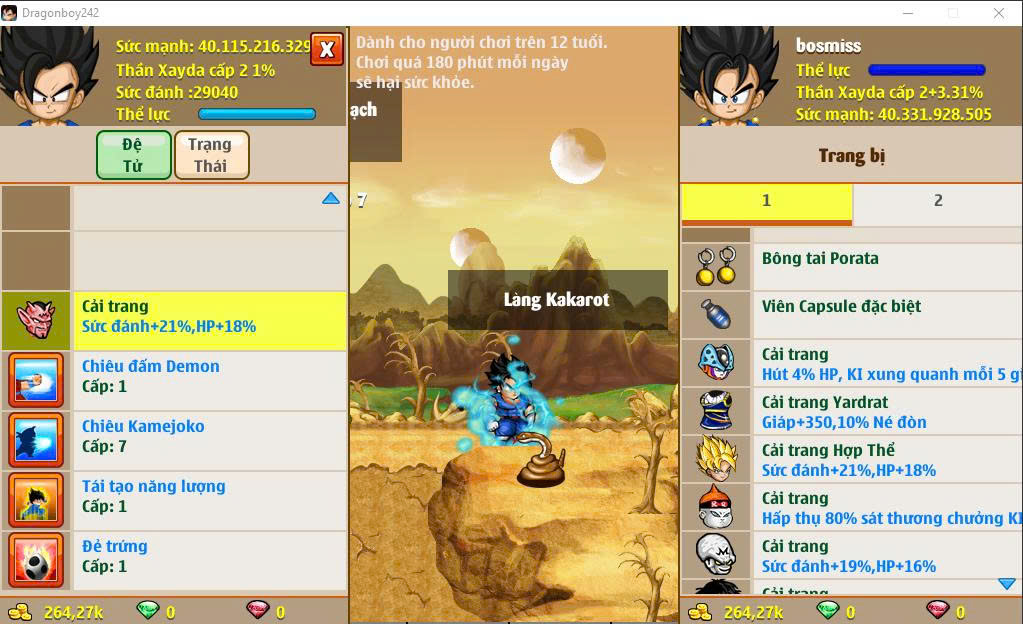Select the Chiêu Kamejoko skill
Image resolution: width=1023 pixels, height=624 pixels.
[210, 436]
